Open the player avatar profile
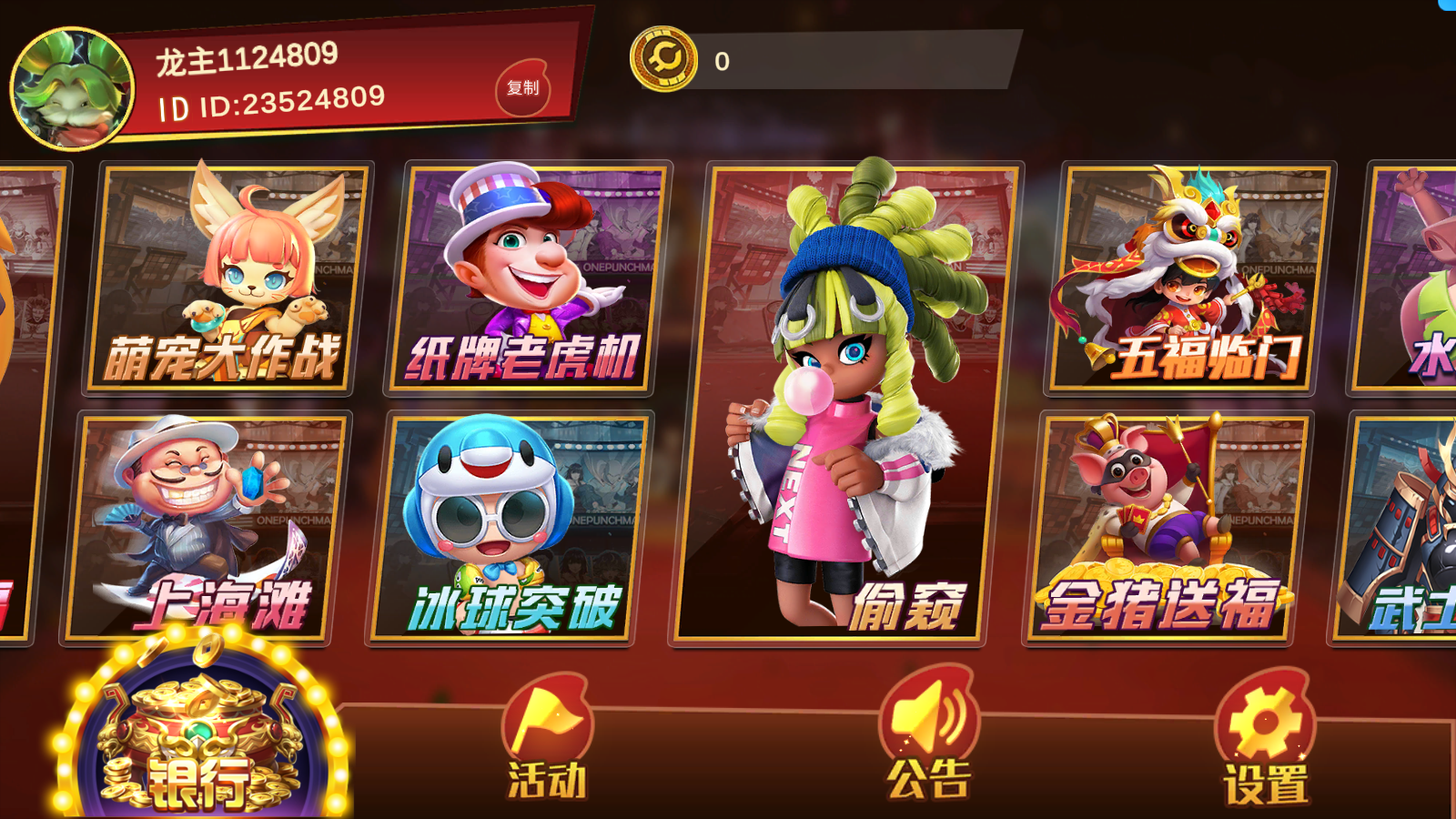1456x819 pixels. [x=71, y=89]
